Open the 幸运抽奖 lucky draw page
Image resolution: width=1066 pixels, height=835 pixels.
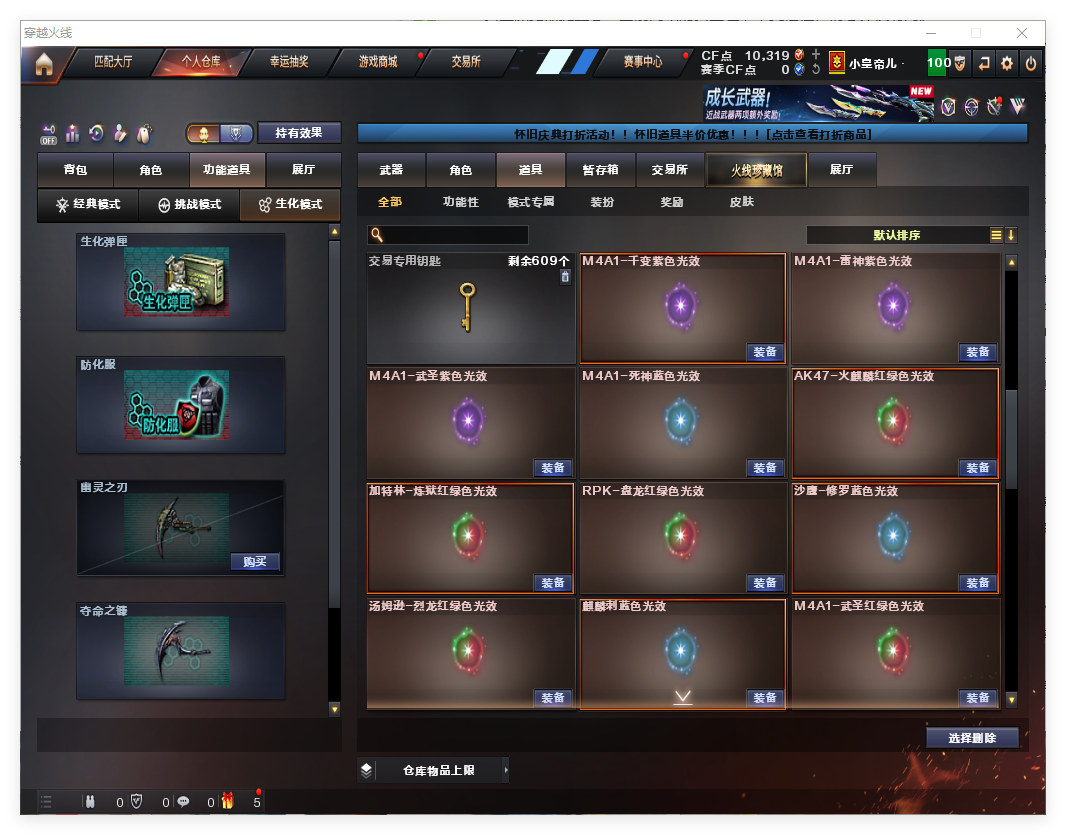click(289, 62)
